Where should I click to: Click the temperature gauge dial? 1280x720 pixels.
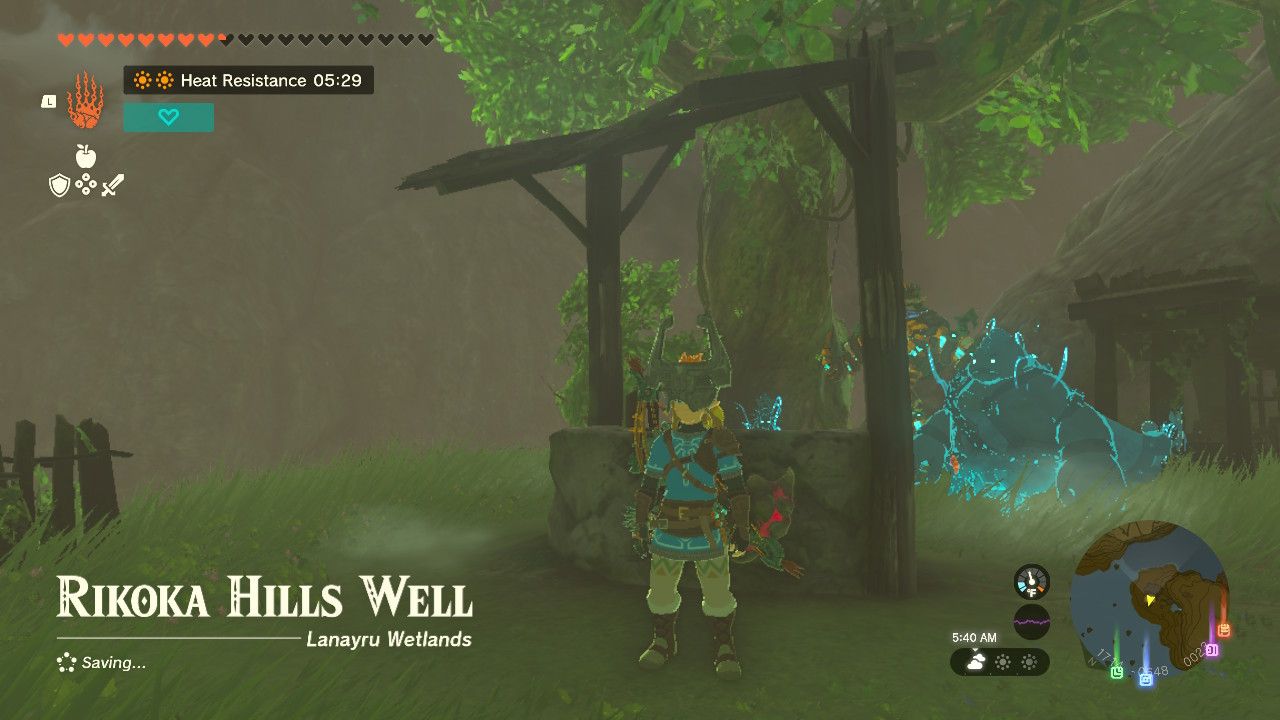coord(1031,581)
